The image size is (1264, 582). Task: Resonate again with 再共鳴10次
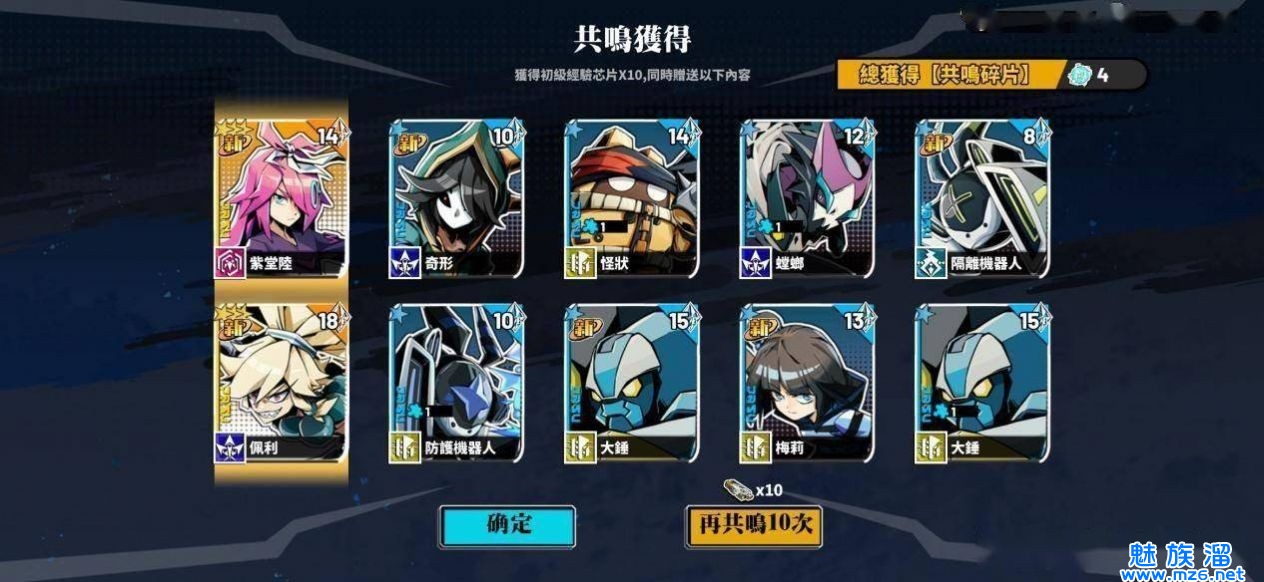[753, 526]
